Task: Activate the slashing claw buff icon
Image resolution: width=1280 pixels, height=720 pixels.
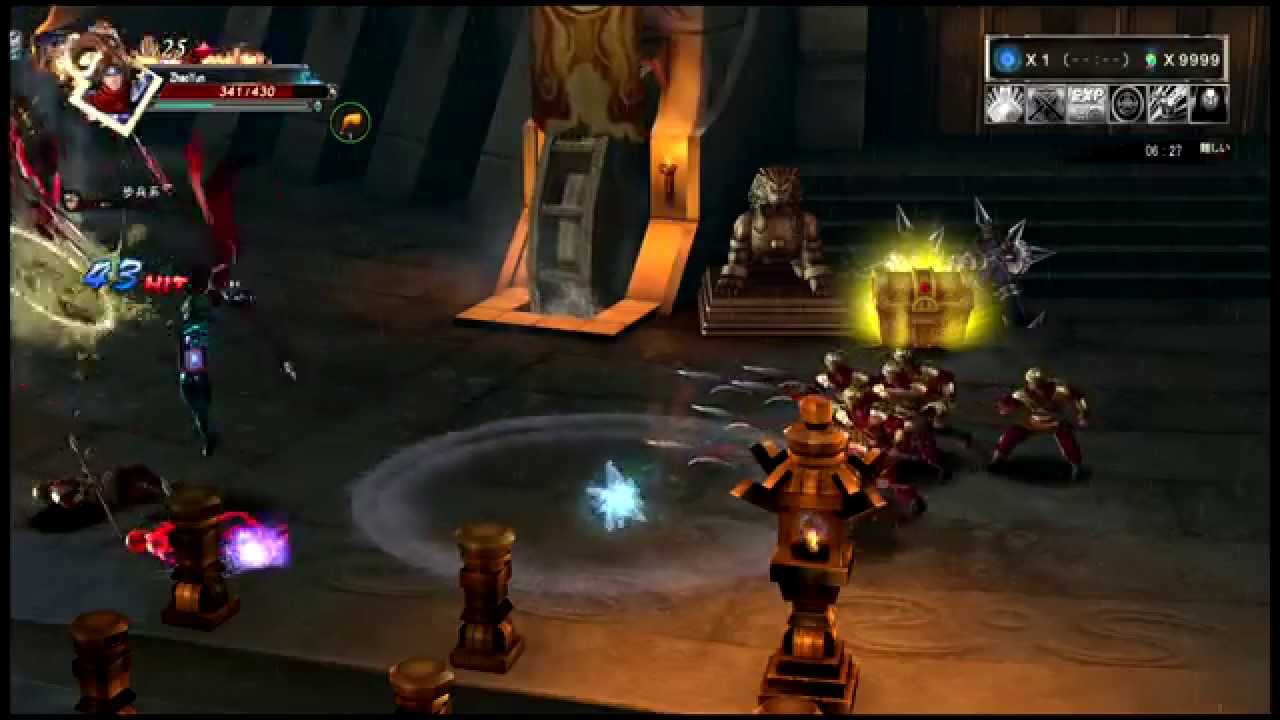Action: coord(1168,104)
